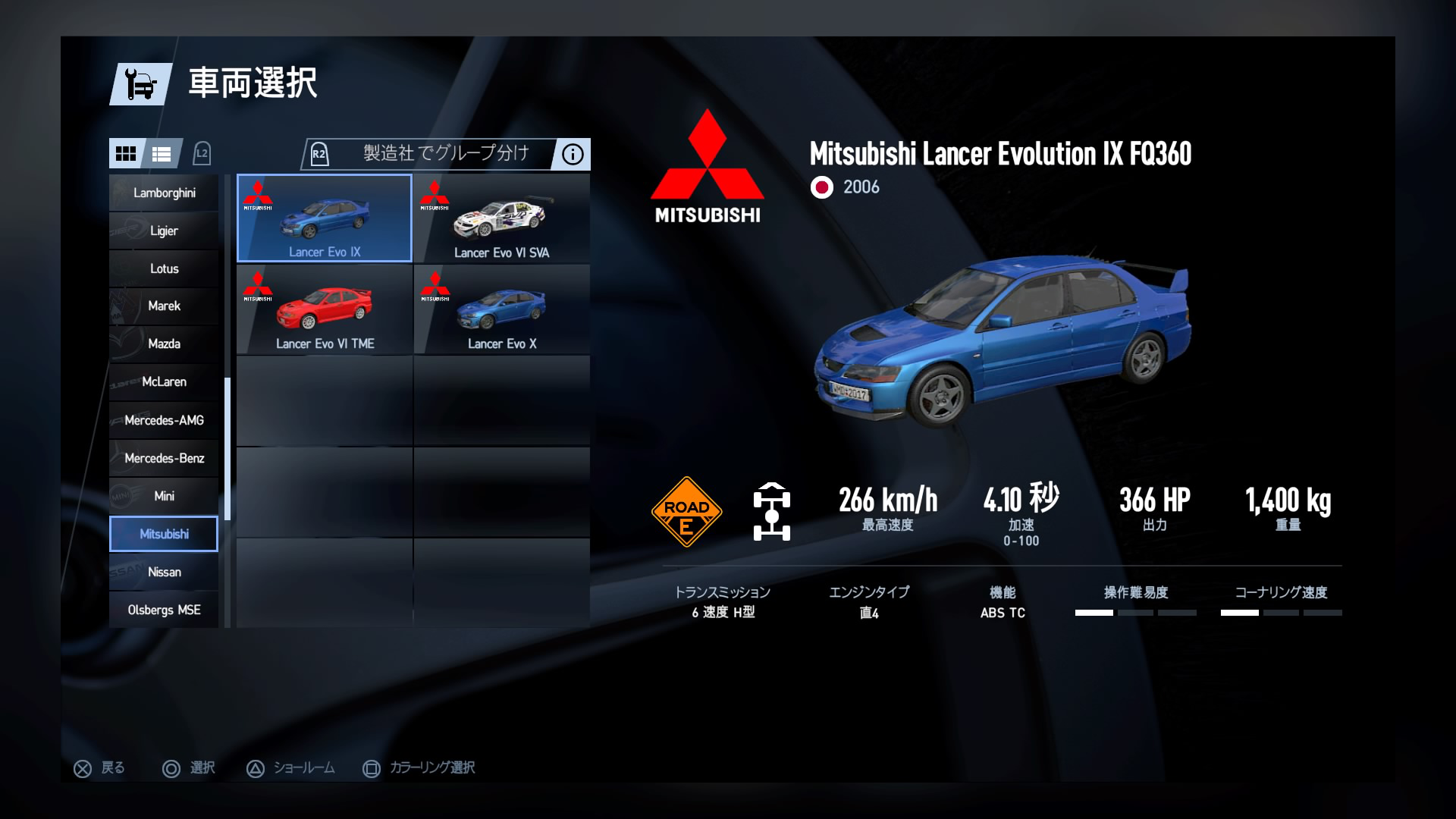This screenshot has width=1456, height=819.
Task: Select the McLaren manufacturer entry
Action: [x=163, y=381]
